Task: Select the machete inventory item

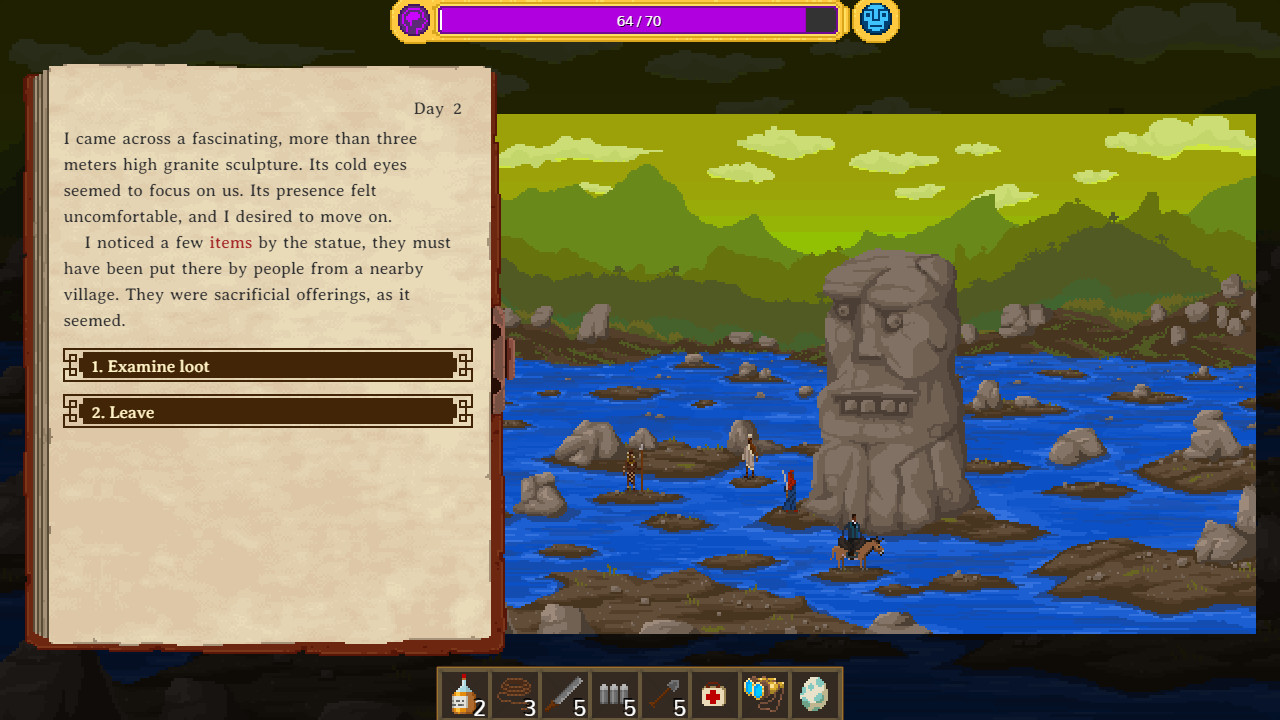Action: click(563, 695)
